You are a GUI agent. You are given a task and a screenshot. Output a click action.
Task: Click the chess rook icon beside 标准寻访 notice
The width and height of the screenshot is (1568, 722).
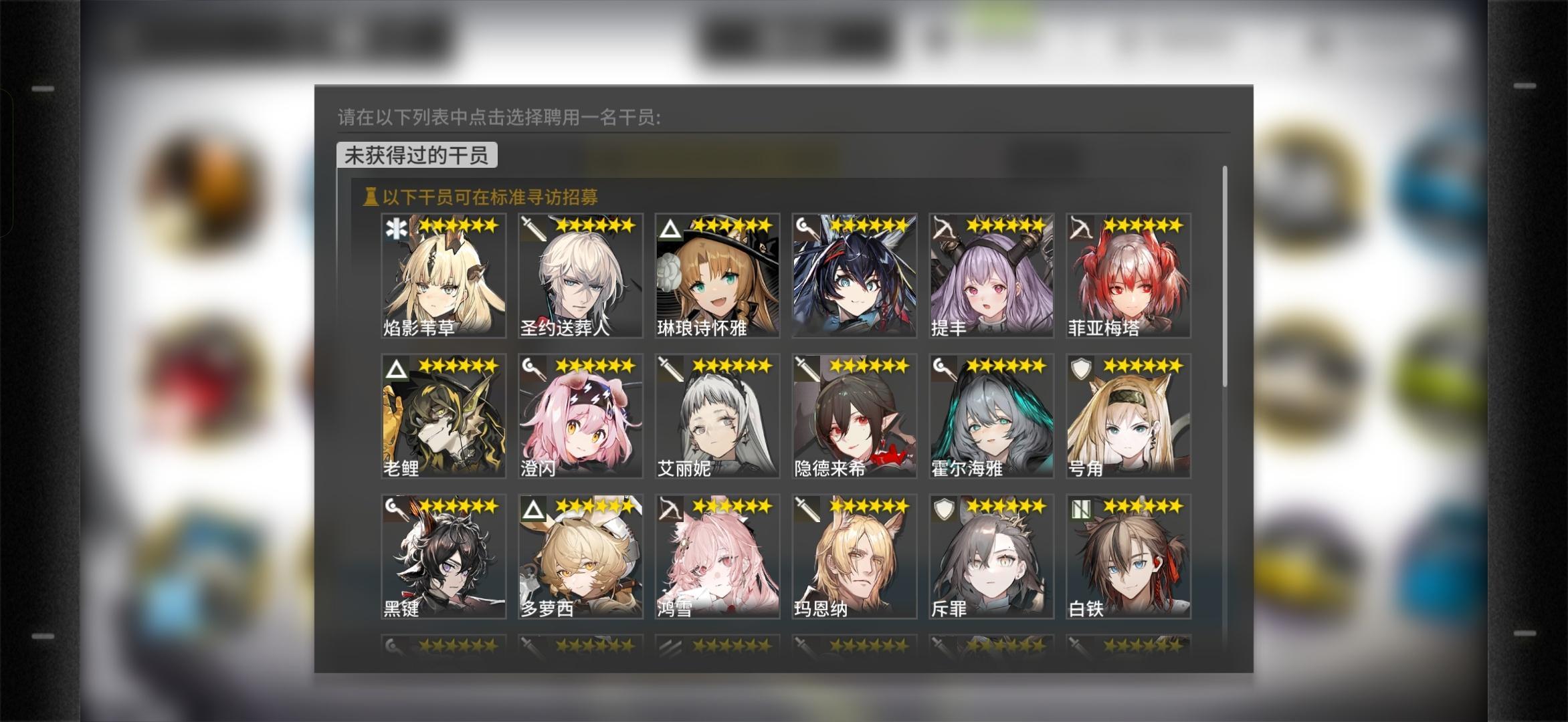(x=371, y=197)
